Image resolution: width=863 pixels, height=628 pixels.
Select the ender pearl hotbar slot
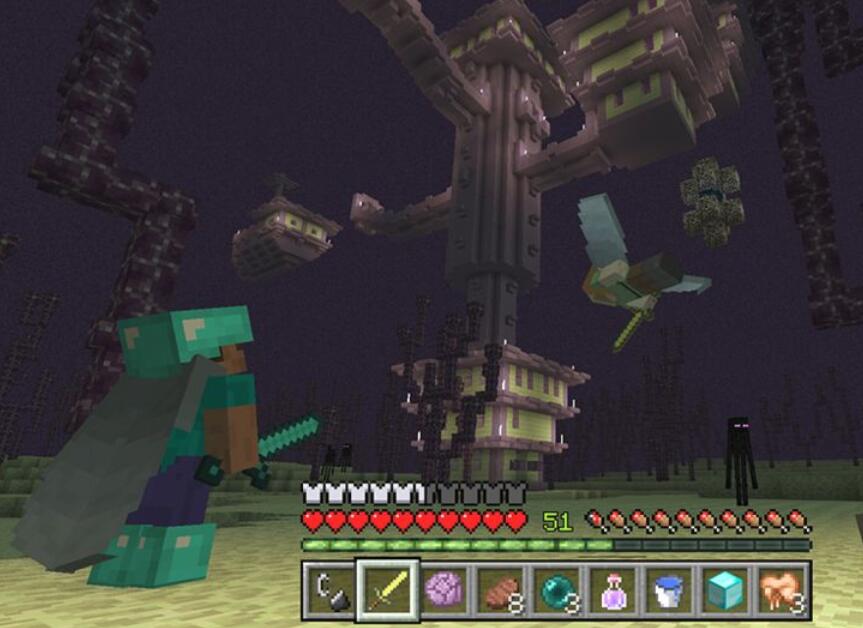[556, 590]
